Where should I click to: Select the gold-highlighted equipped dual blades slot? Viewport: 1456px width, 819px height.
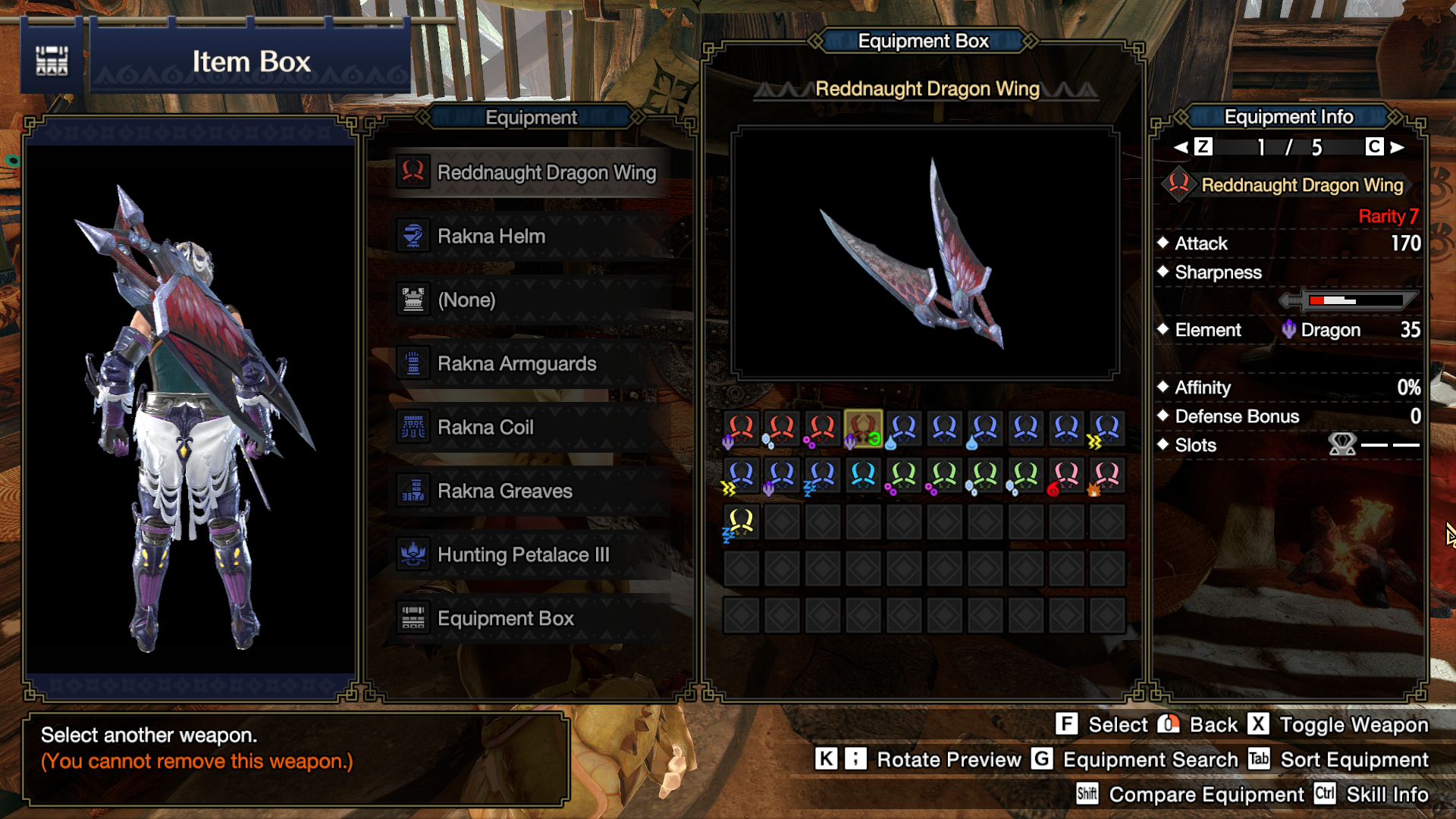tap(863, 429)
